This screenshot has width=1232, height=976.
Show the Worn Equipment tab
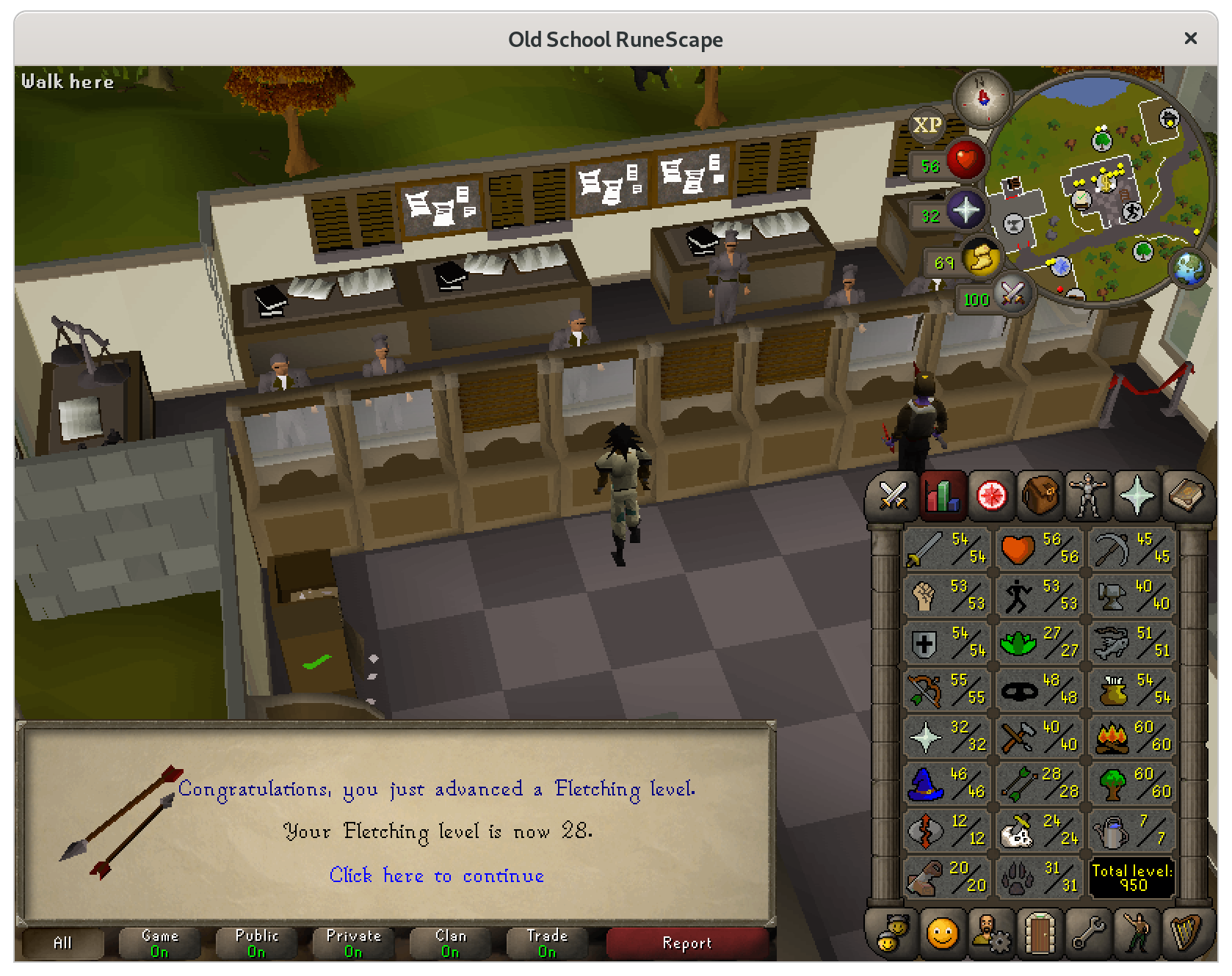[x=1089, y=496]
